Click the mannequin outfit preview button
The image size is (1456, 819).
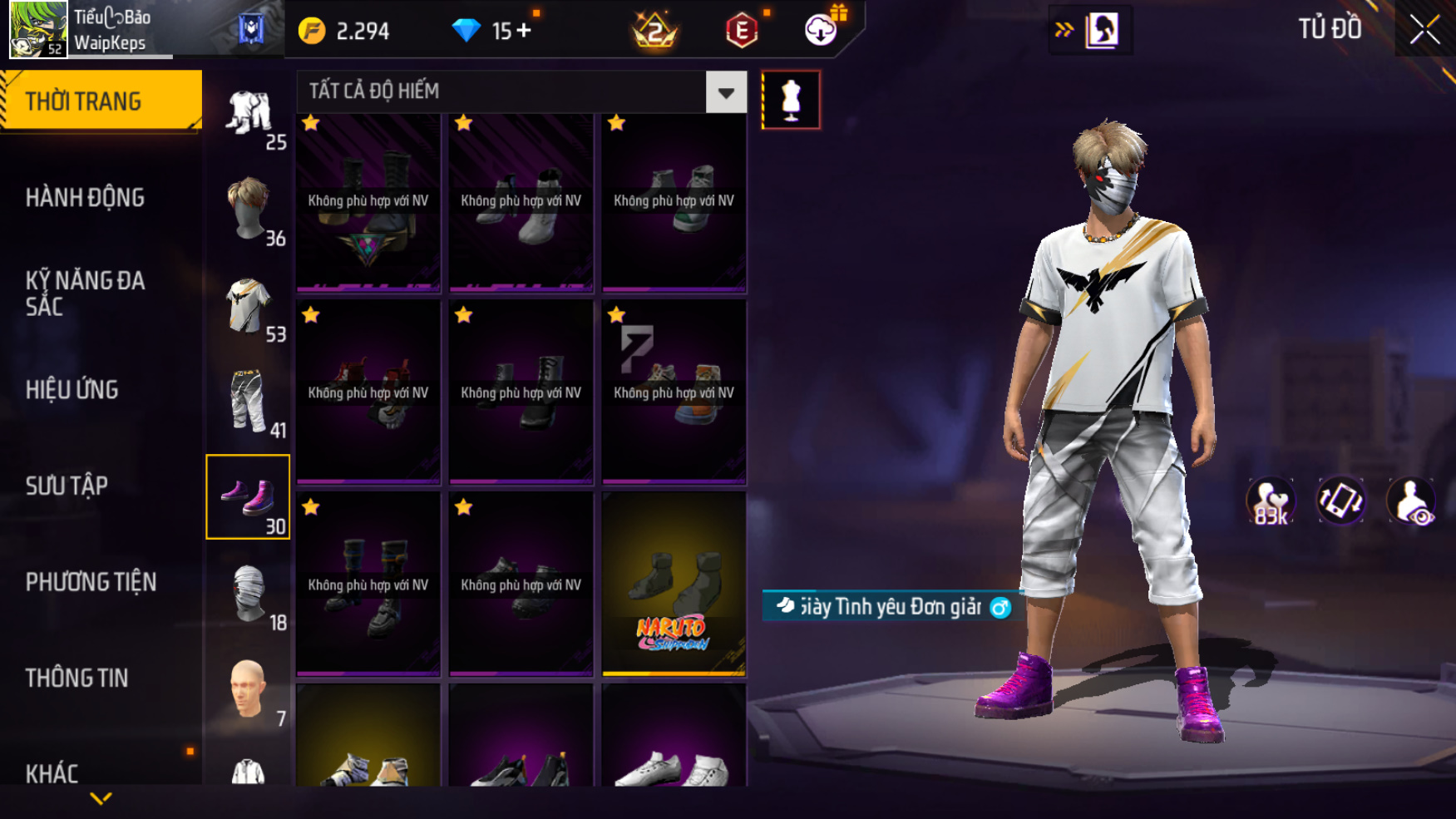791,100
